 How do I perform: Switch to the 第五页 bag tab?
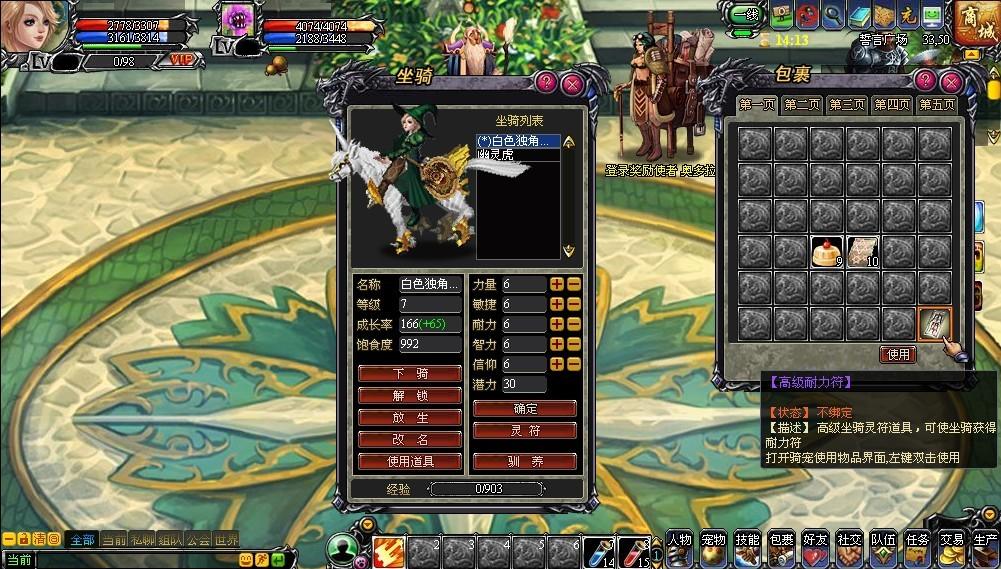point(937,105)
